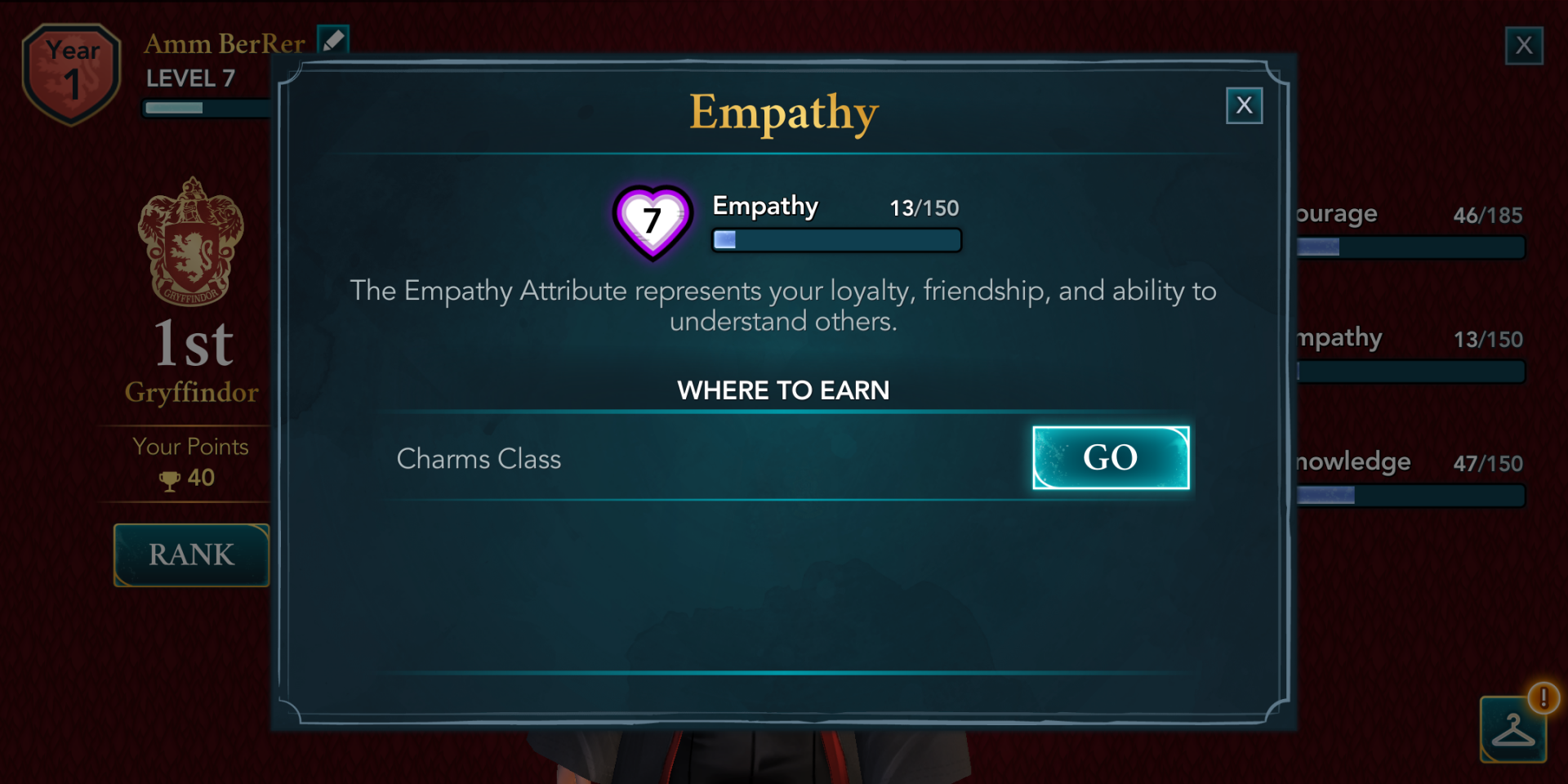
Task: Select the Knowledge attribute row
Action: click(1410, 479)
